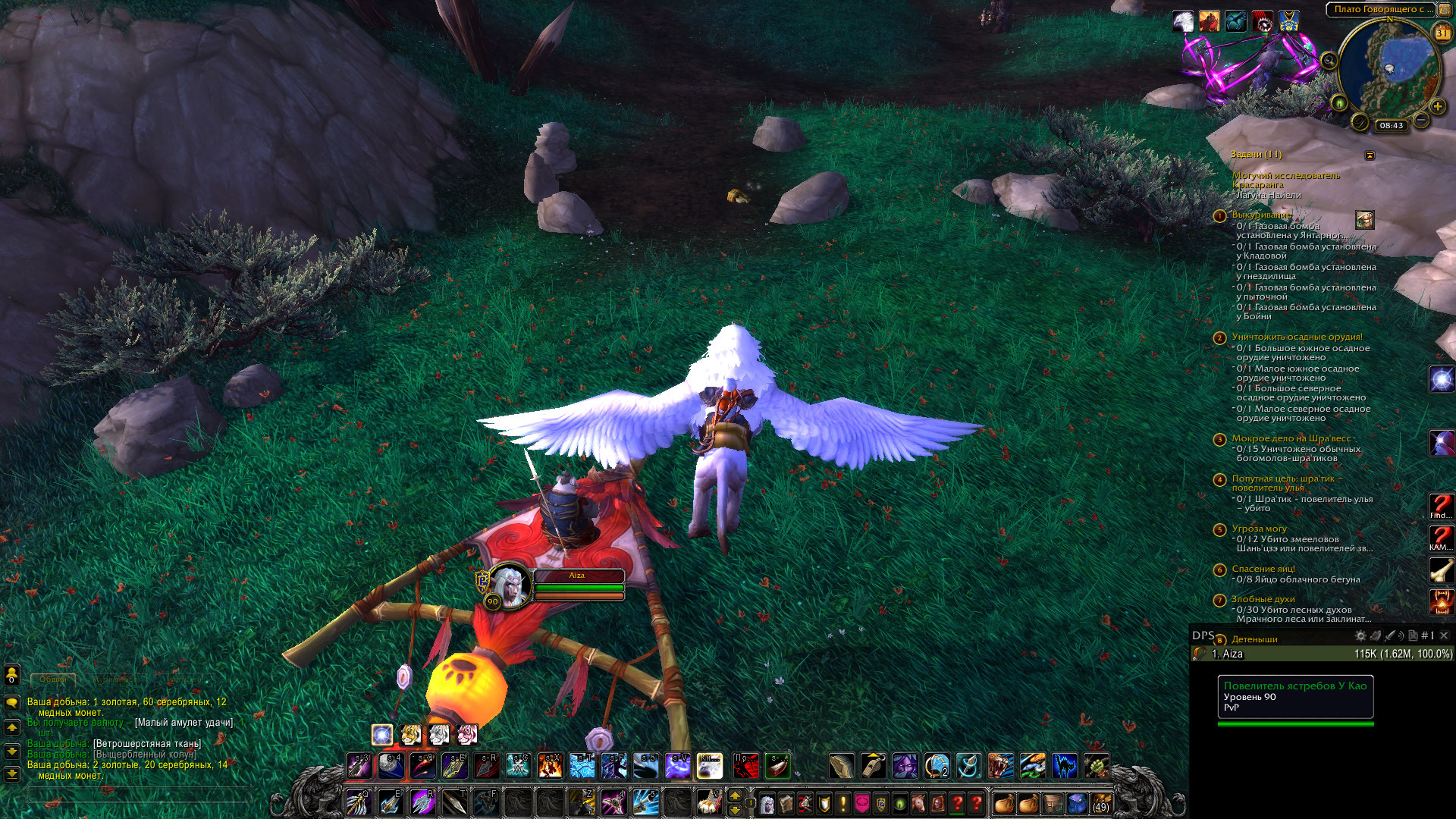
Task: Click the minimap tracking magnifier button
Action: click(1329, 61)
